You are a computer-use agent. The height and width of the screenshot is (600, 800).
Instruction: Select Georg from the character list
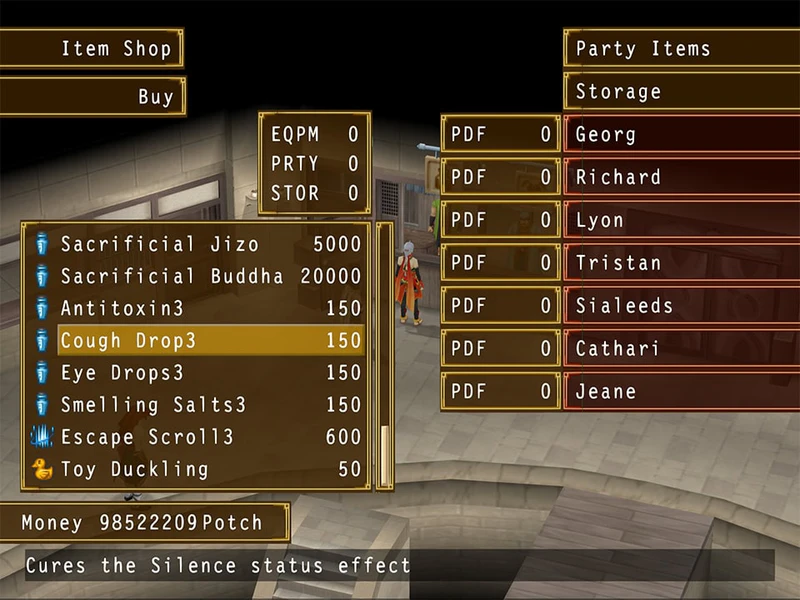tap(680, 135)
